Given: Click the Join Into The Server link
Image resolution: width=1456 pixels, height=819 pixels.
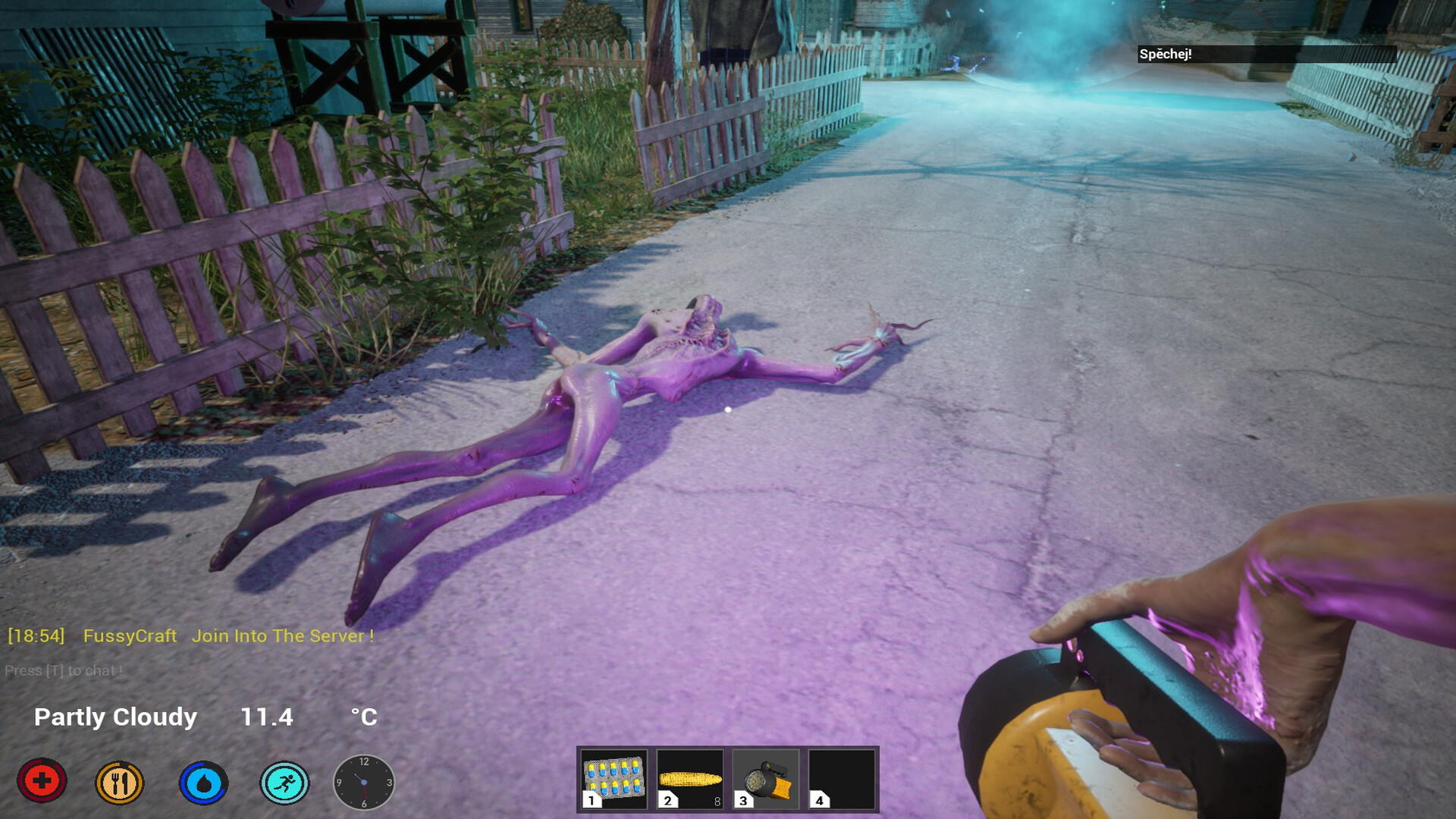Looking at the screenshot, I should click(282, 636).
